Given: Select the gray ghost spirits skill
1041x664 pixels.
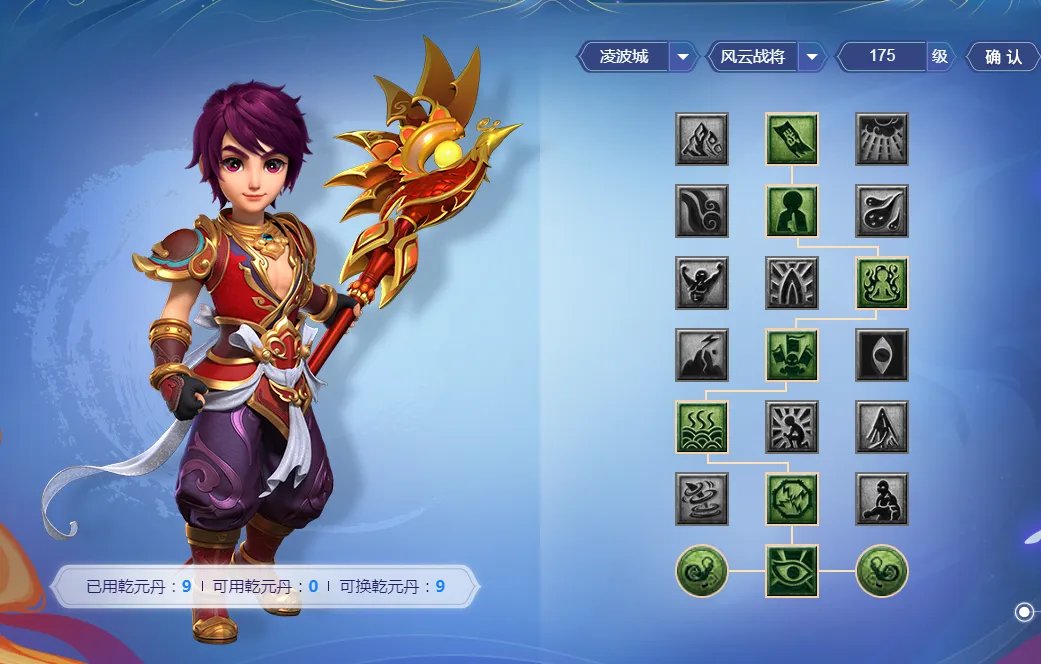Looking at the screenshot, I should [882, 211].
